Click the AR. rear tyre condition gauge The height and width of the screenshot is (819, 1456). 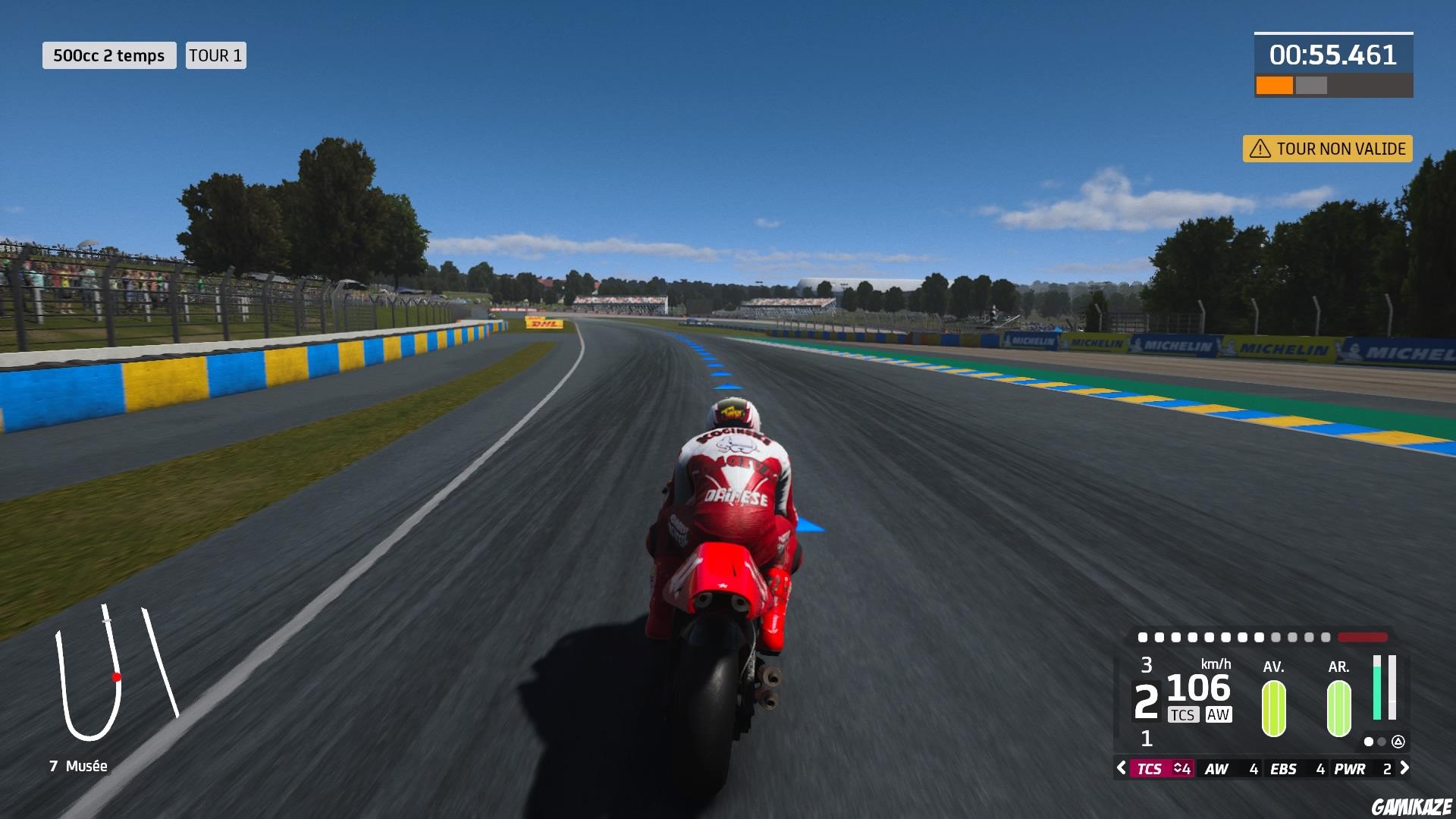pyautogui.click(x=1338, y=708)
